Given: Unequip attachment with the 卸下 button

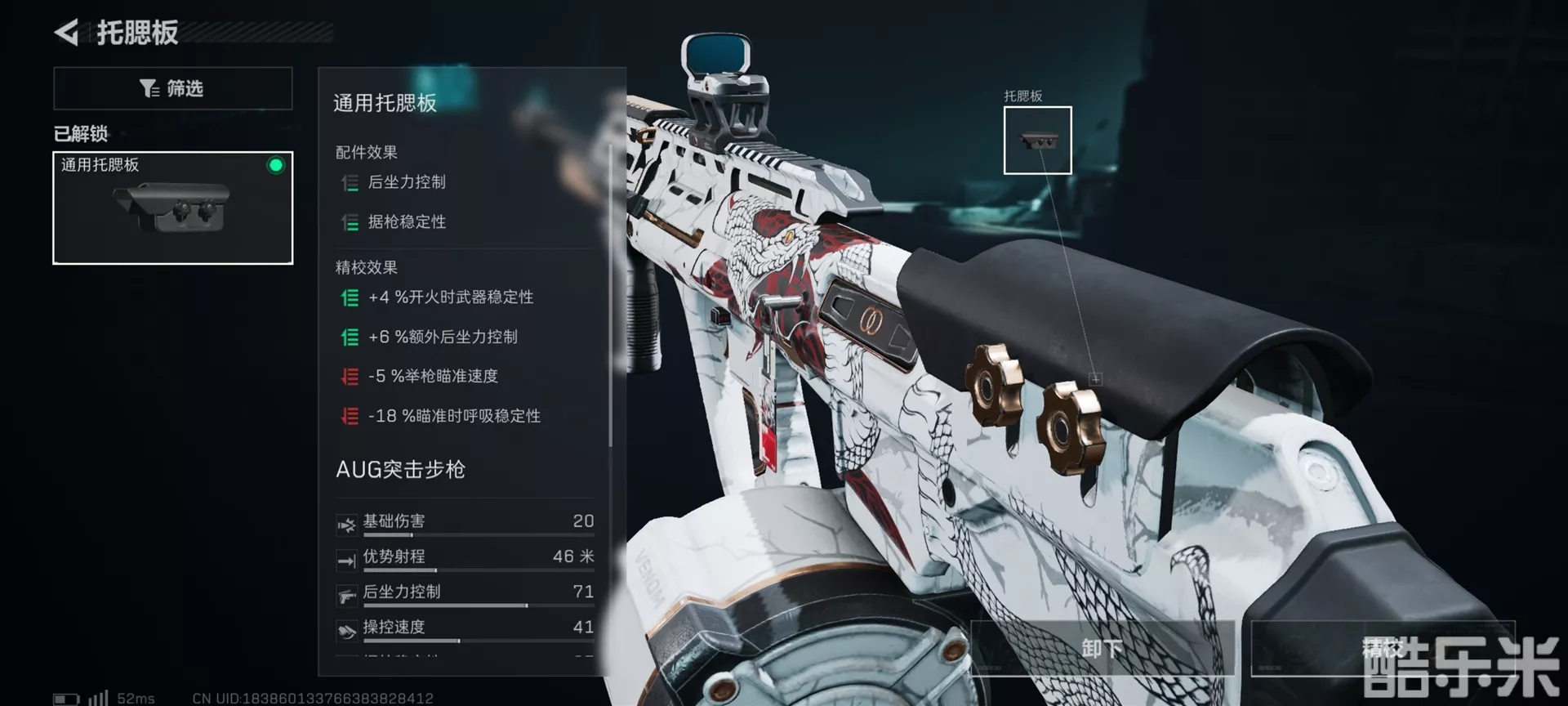Looking at the screenshot, I should point(1102,648).
